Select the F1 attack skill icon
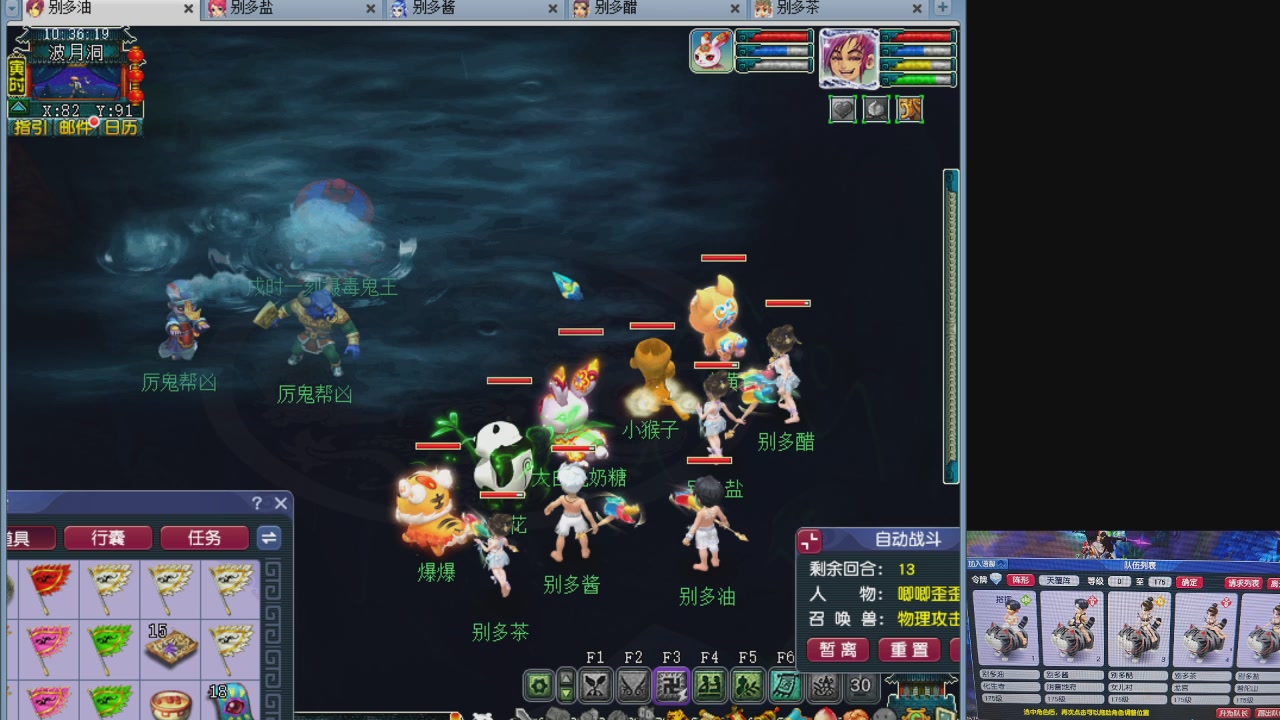Viewport: 1280px width, 720px height. pyautogui.click(x=597, y=686)
